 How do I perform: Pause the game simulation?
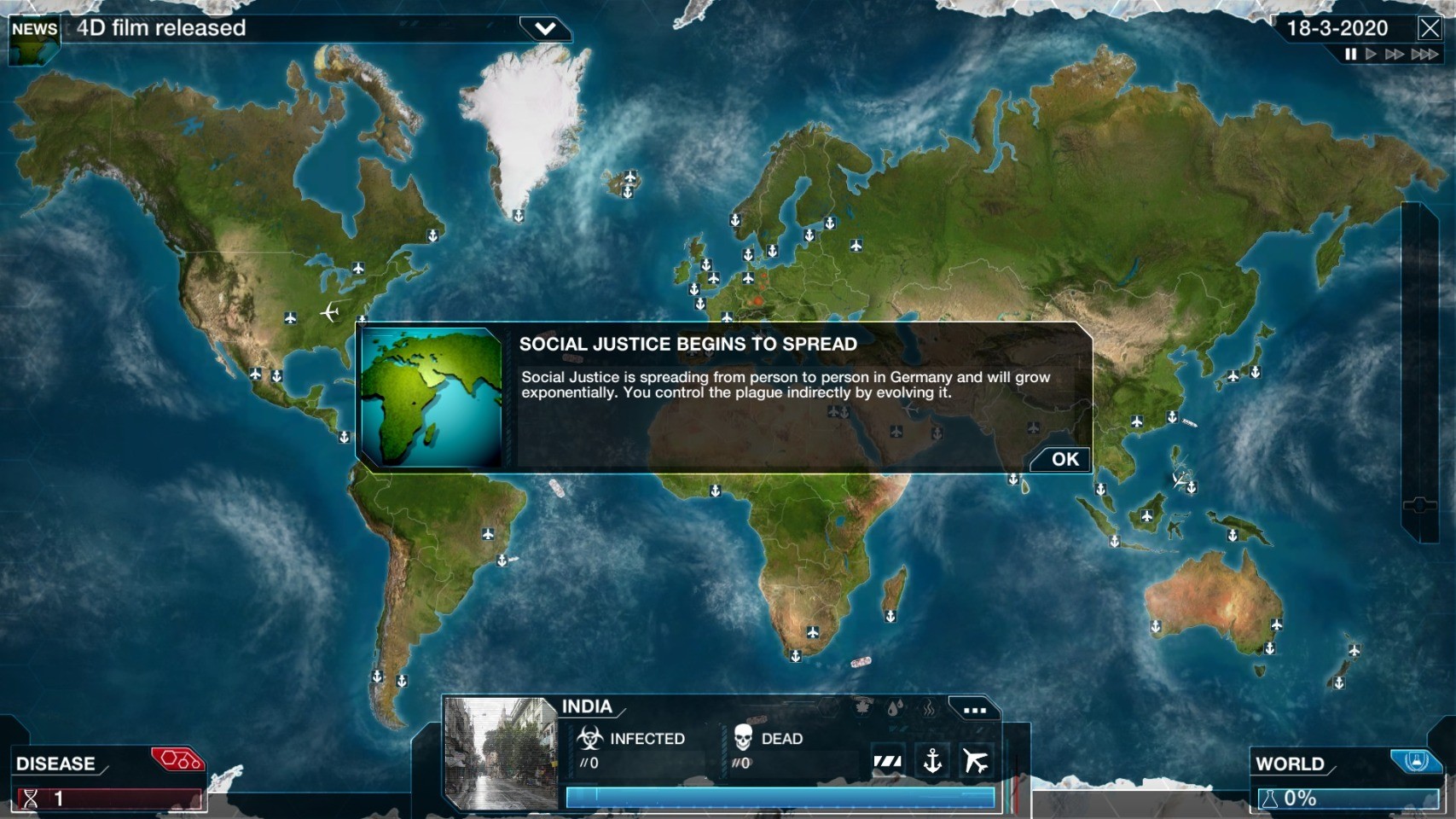pyautogui.click(x=1350, y=55)
